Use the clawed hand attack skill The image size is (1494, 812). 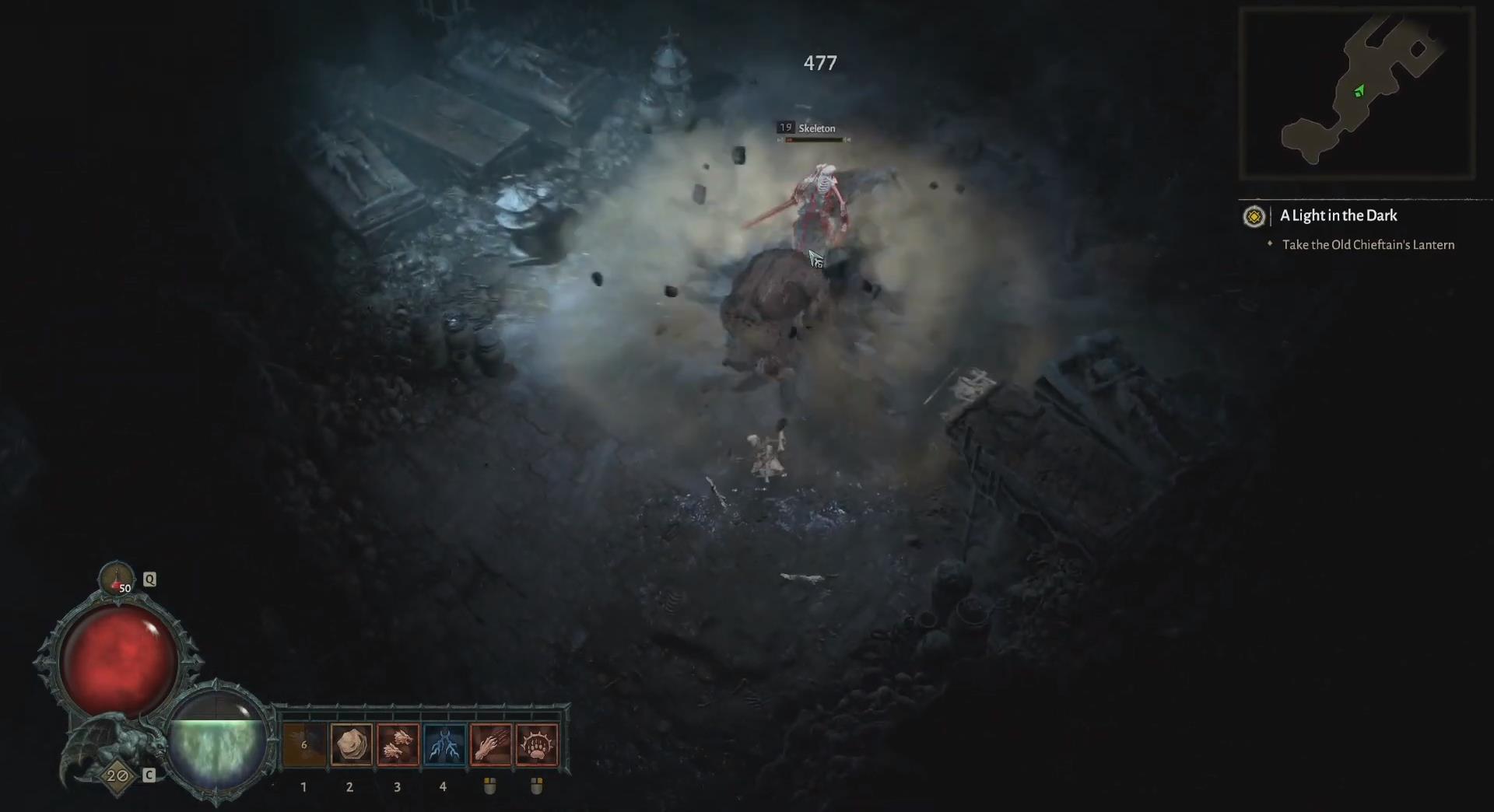coord(490,745)
